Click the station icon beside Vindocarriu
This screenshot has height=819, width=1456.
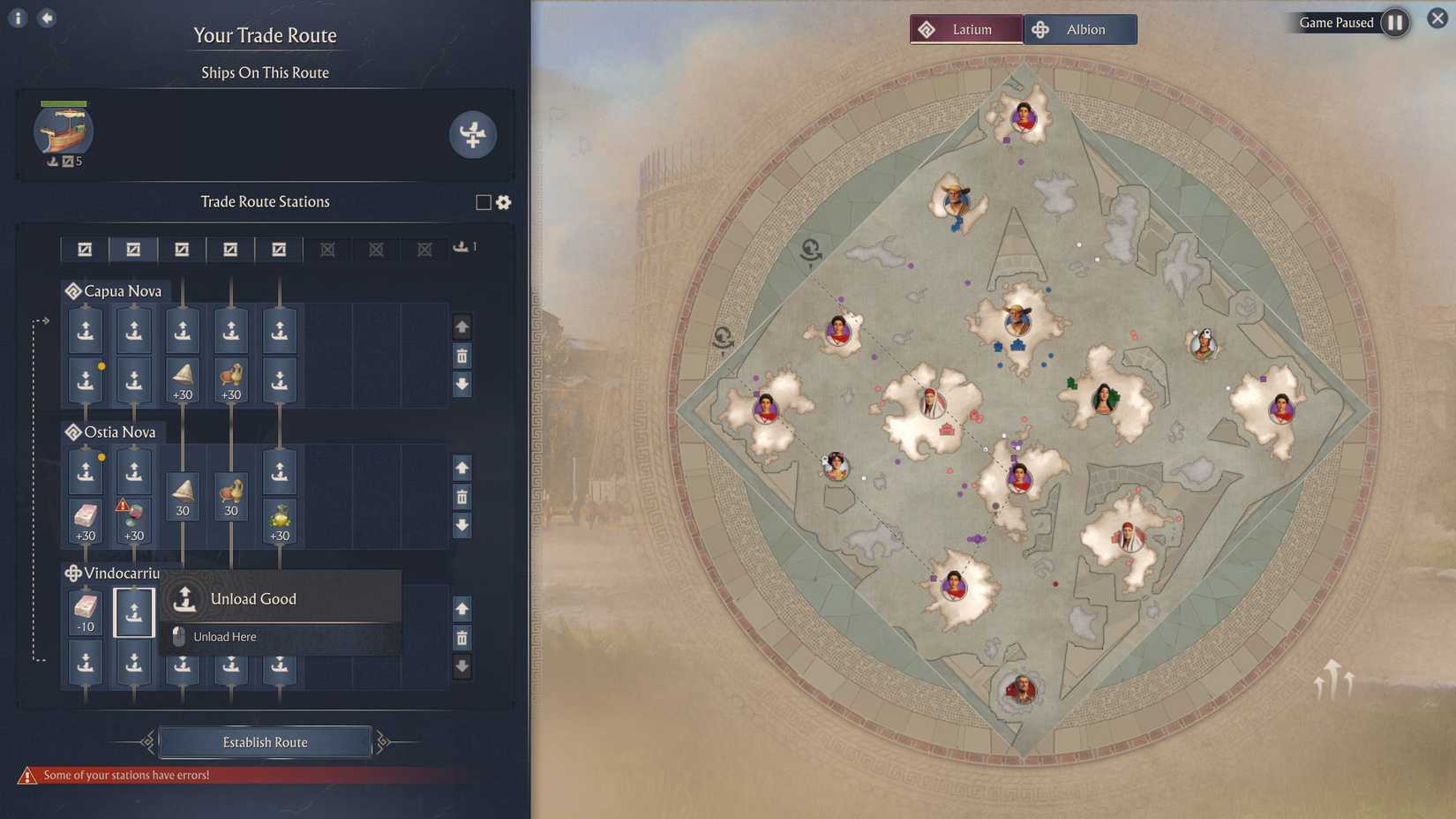coord(73,573)
